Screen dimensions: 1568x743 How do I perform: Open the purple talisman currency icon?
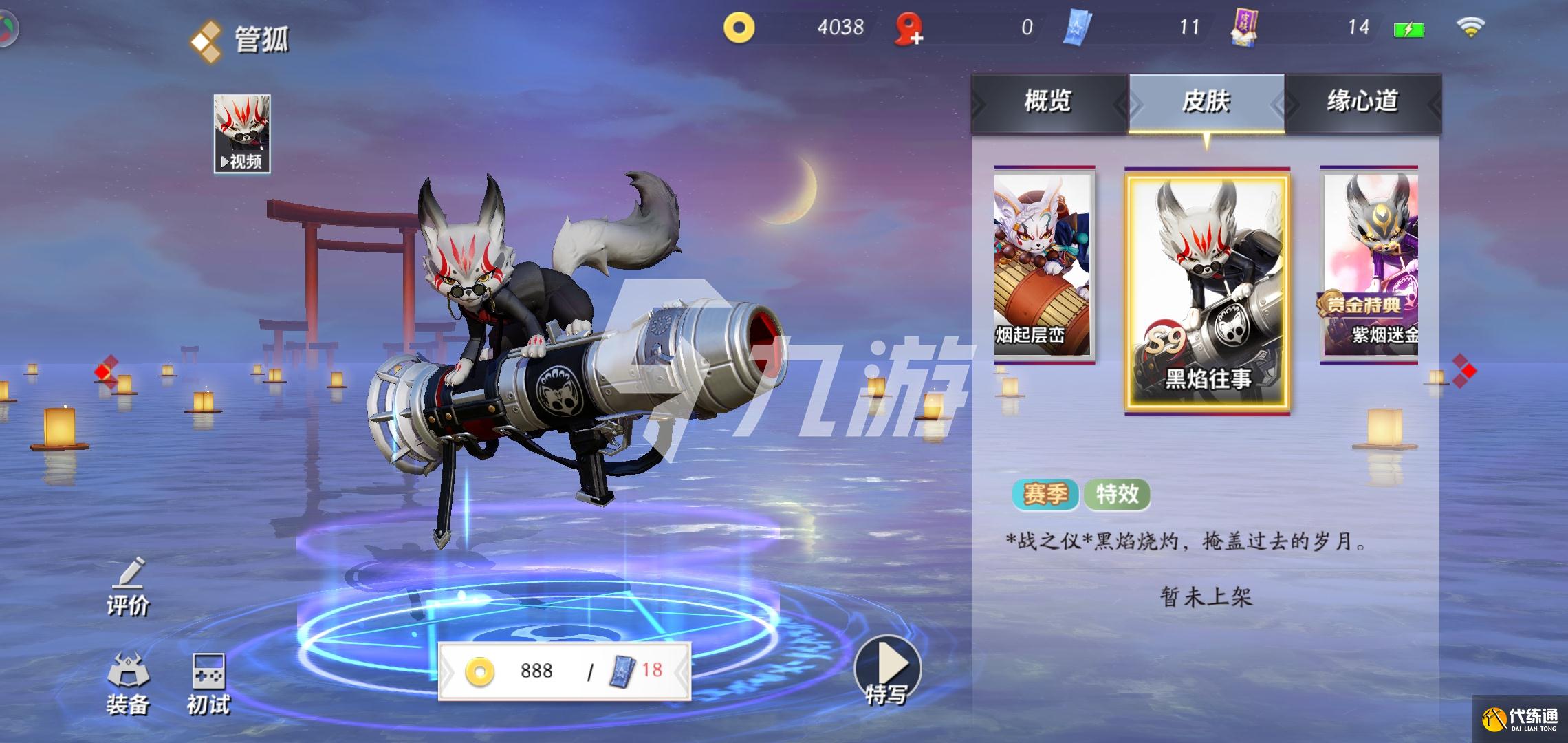(1243, 28)
